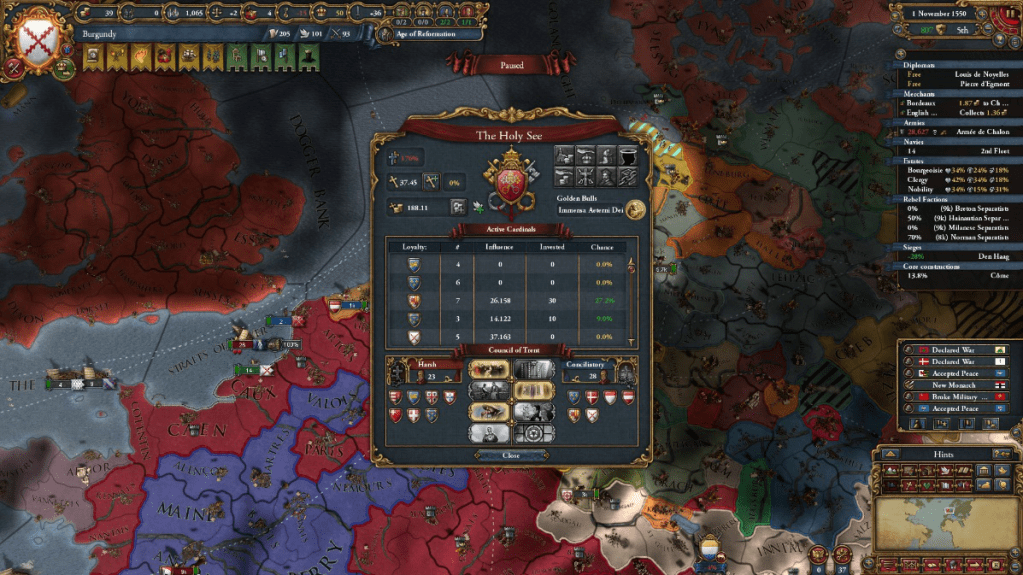Select the cardinal row with 26.158 influence
Viewport: 1023px width, 575px height.
(x=510, y=300)
